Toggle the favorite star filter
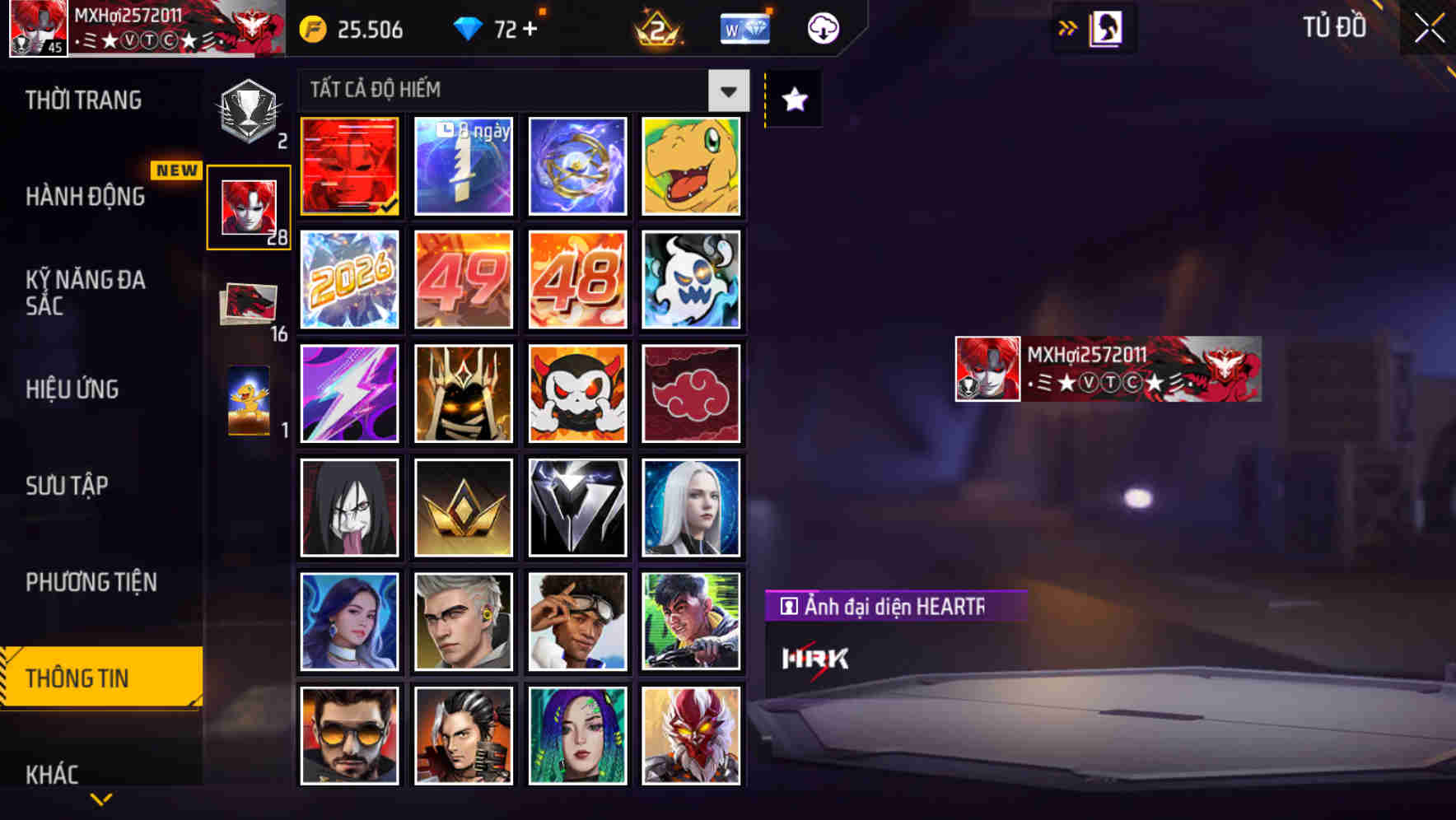This screenshot has height=820, width=1456. point(793,100)
